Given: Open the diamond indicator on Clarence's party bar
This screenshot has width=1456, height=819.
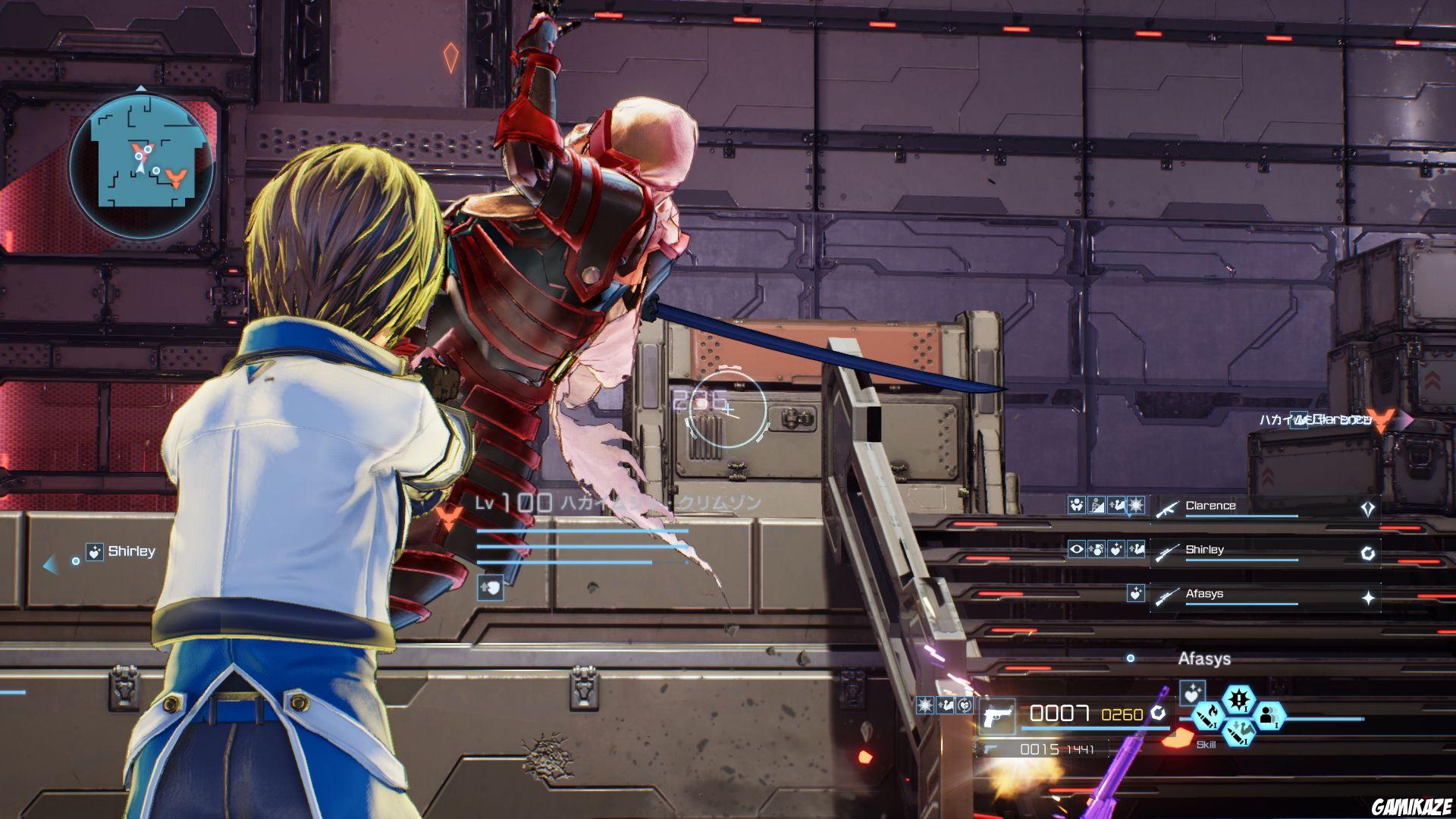Looking at the screenshot, I should coord(1367,508).
